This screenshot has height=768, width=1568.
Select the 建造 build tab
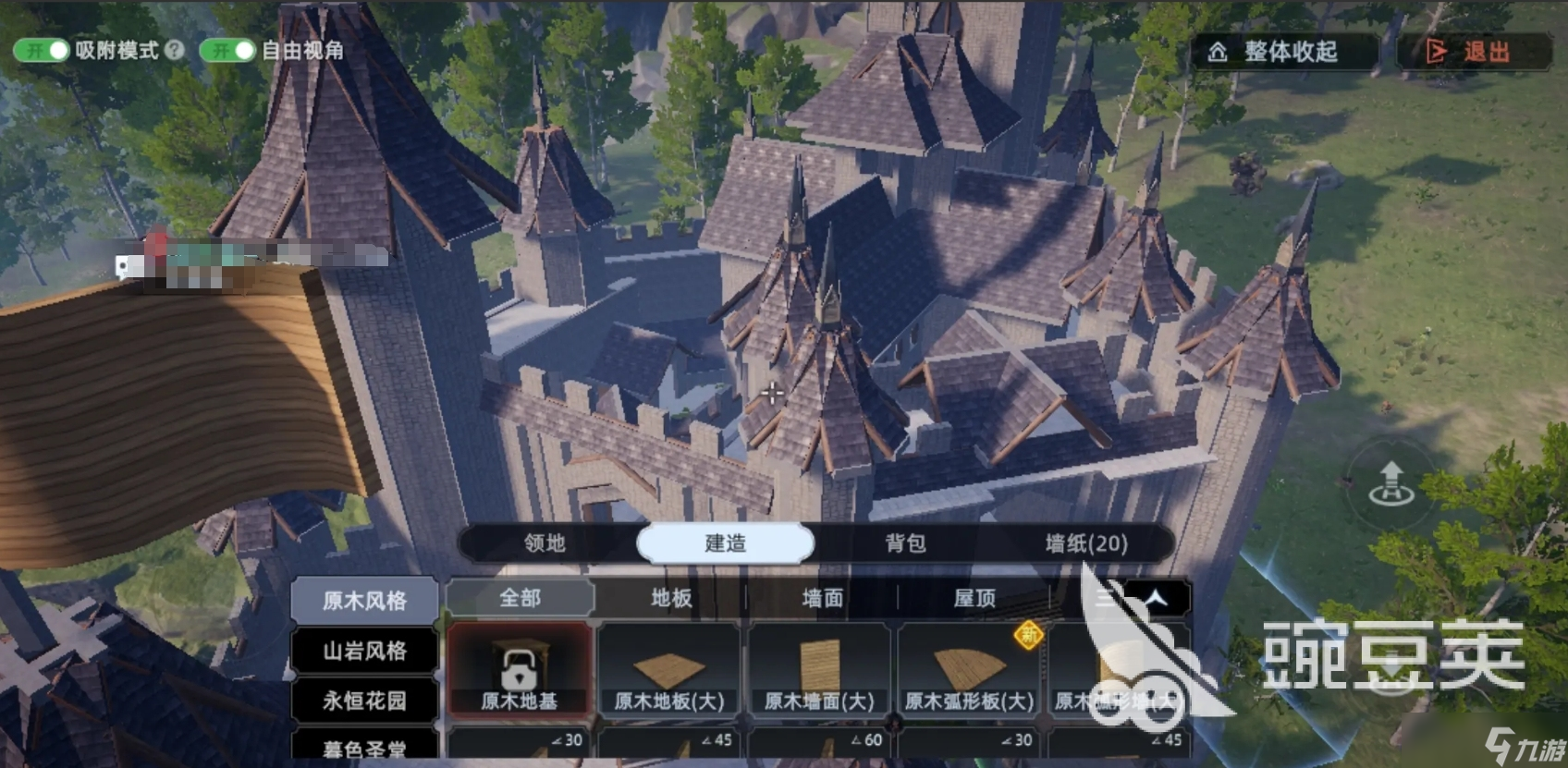tap(726, 543)
